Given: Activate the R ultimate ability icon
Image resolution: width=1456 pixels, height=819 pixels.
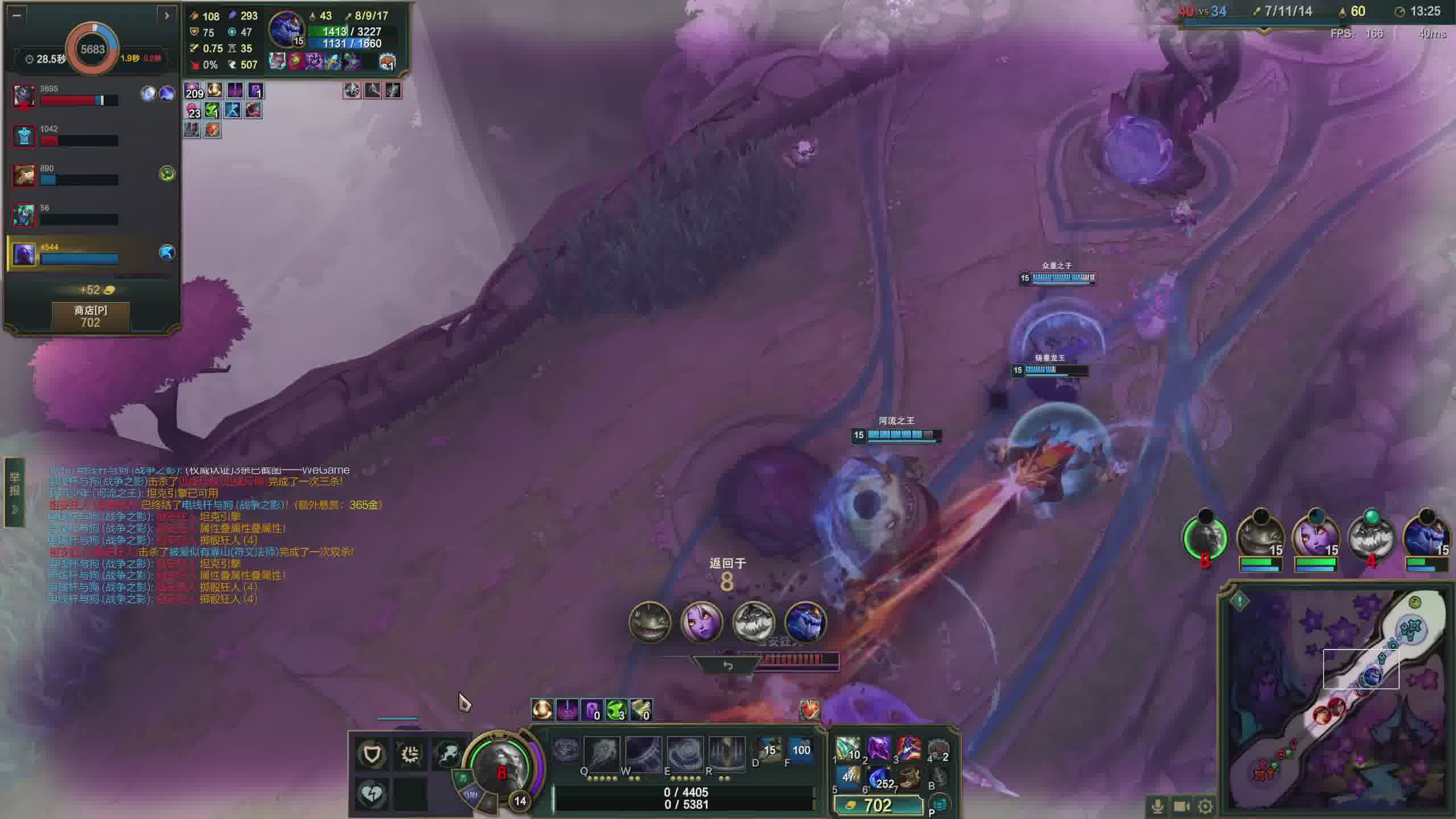Looking at the screenshot, I should click(726, 753).
